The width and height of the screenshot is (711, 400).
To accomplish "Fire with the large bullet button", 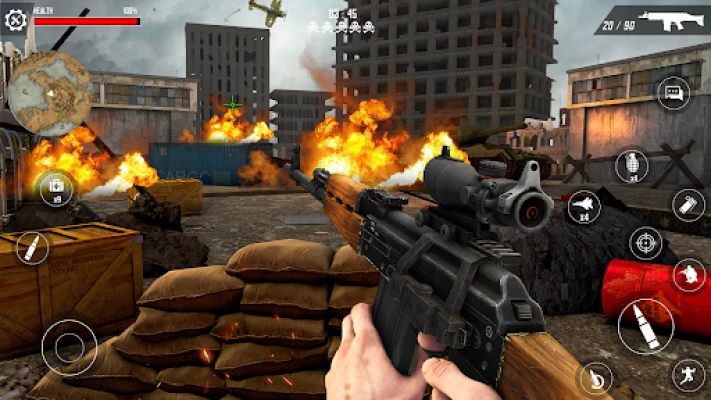I will (x=645, y=325).
